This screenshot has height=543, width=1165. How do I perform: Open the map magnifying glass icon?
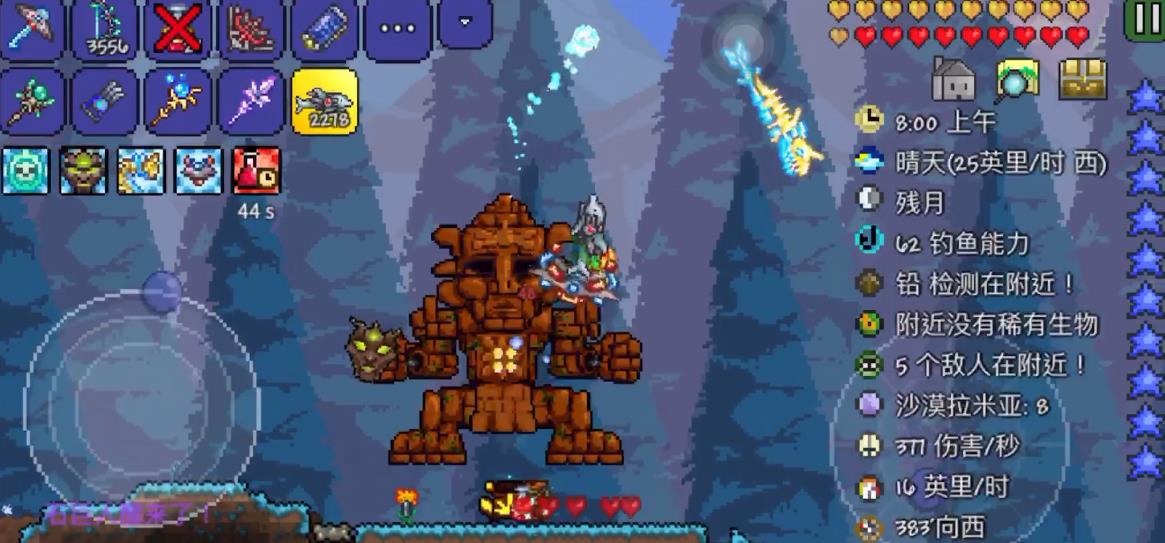1017,79
